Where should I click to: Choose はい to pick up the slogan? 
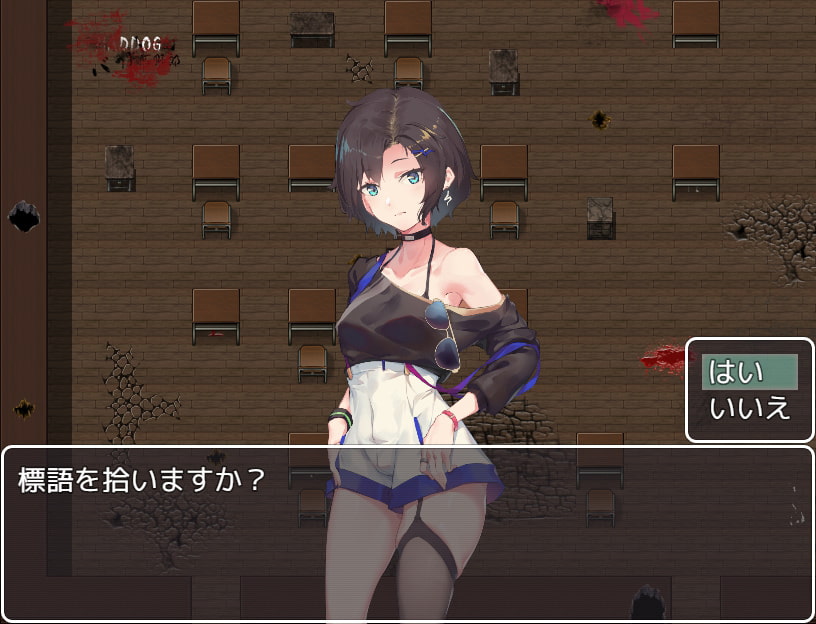click(x=749, y=372)
